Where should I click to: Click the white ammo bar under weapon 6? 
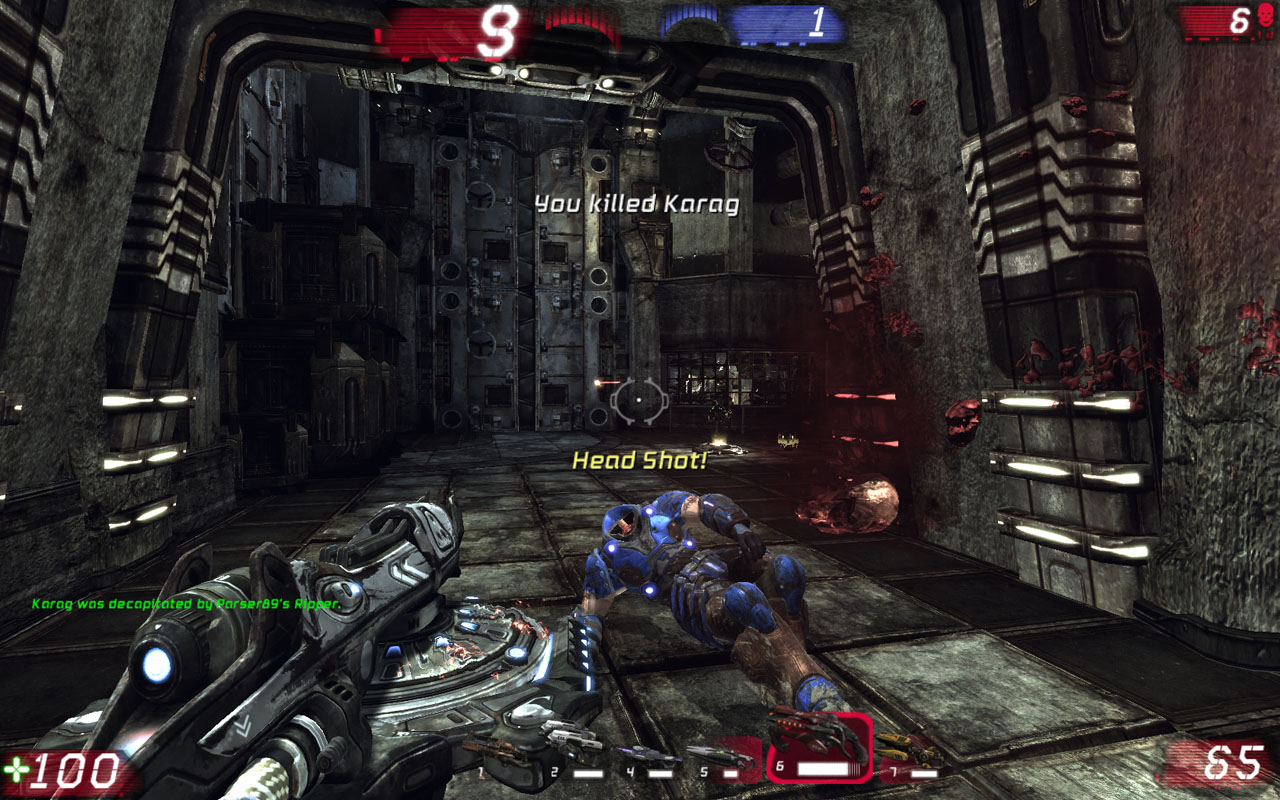[x=822, y=767]
